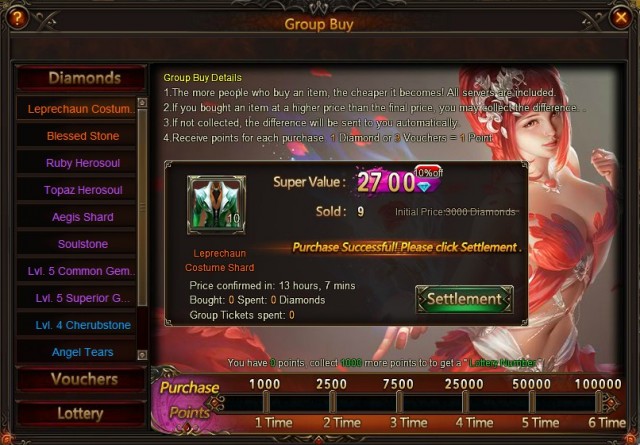Click the Leprechaun Costume Shard item icon

[x=216, y=206]
